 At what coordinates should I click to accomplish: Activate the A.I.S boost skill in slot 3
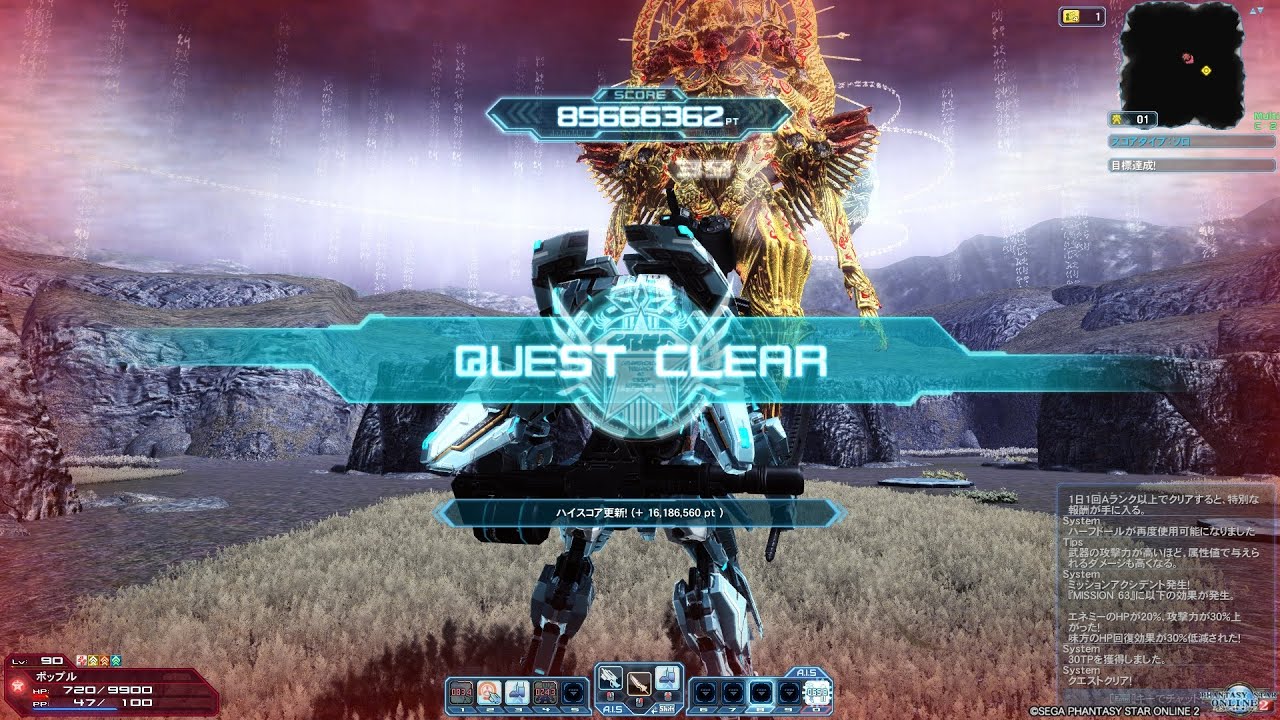[x=517, y=691]
